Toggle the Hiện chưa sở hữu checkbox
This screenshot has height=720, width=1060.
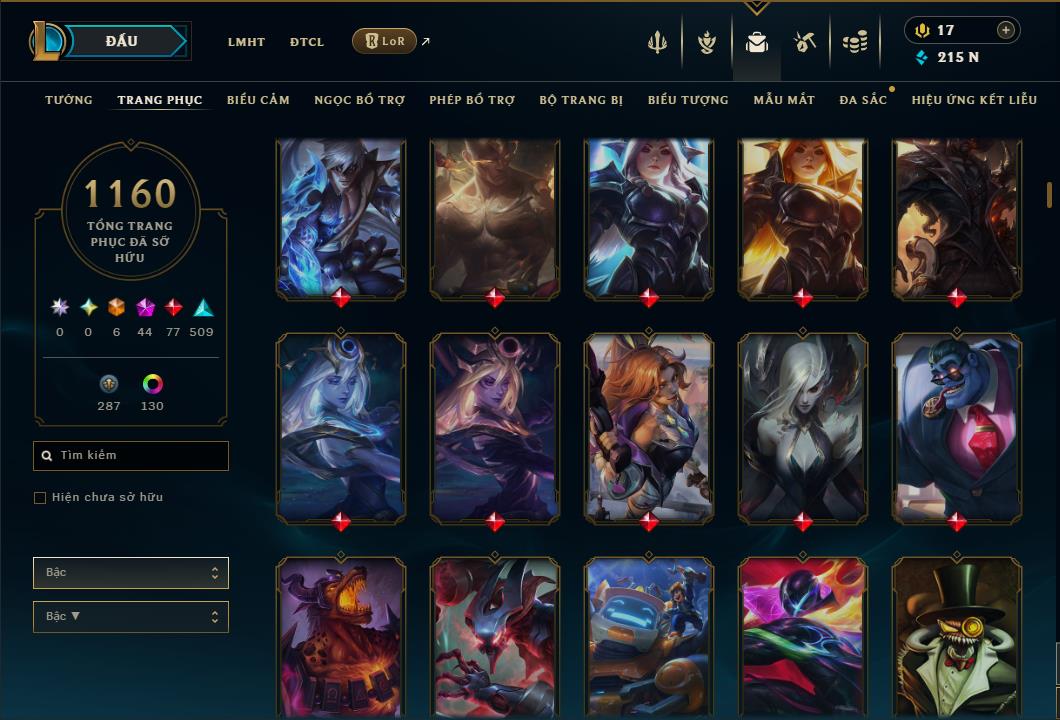40,498
